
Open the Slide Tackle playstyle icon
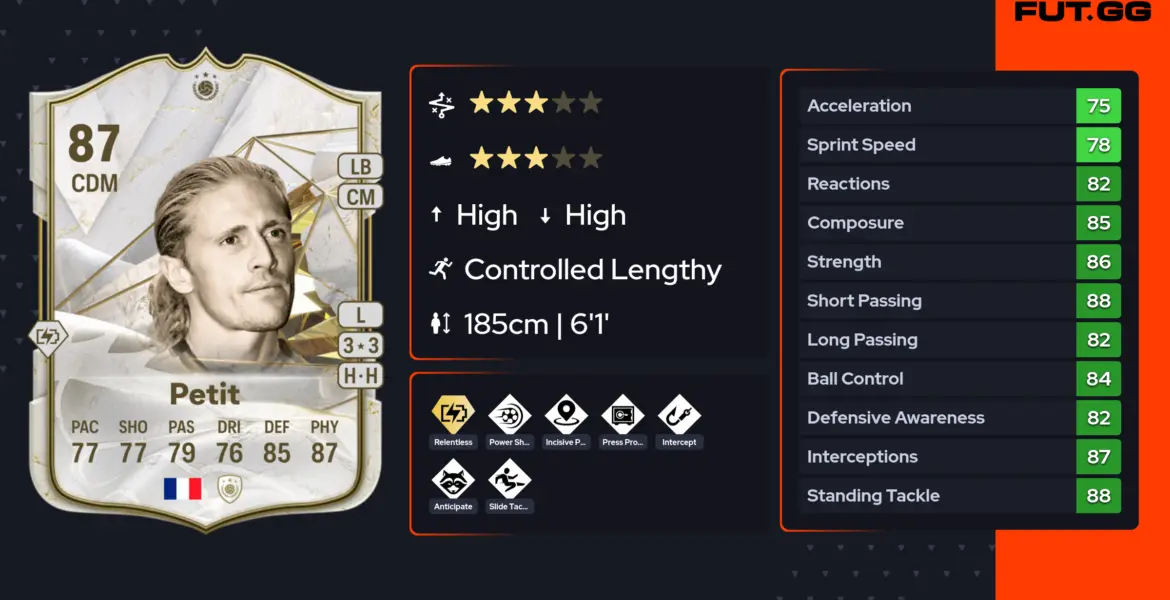509,479
